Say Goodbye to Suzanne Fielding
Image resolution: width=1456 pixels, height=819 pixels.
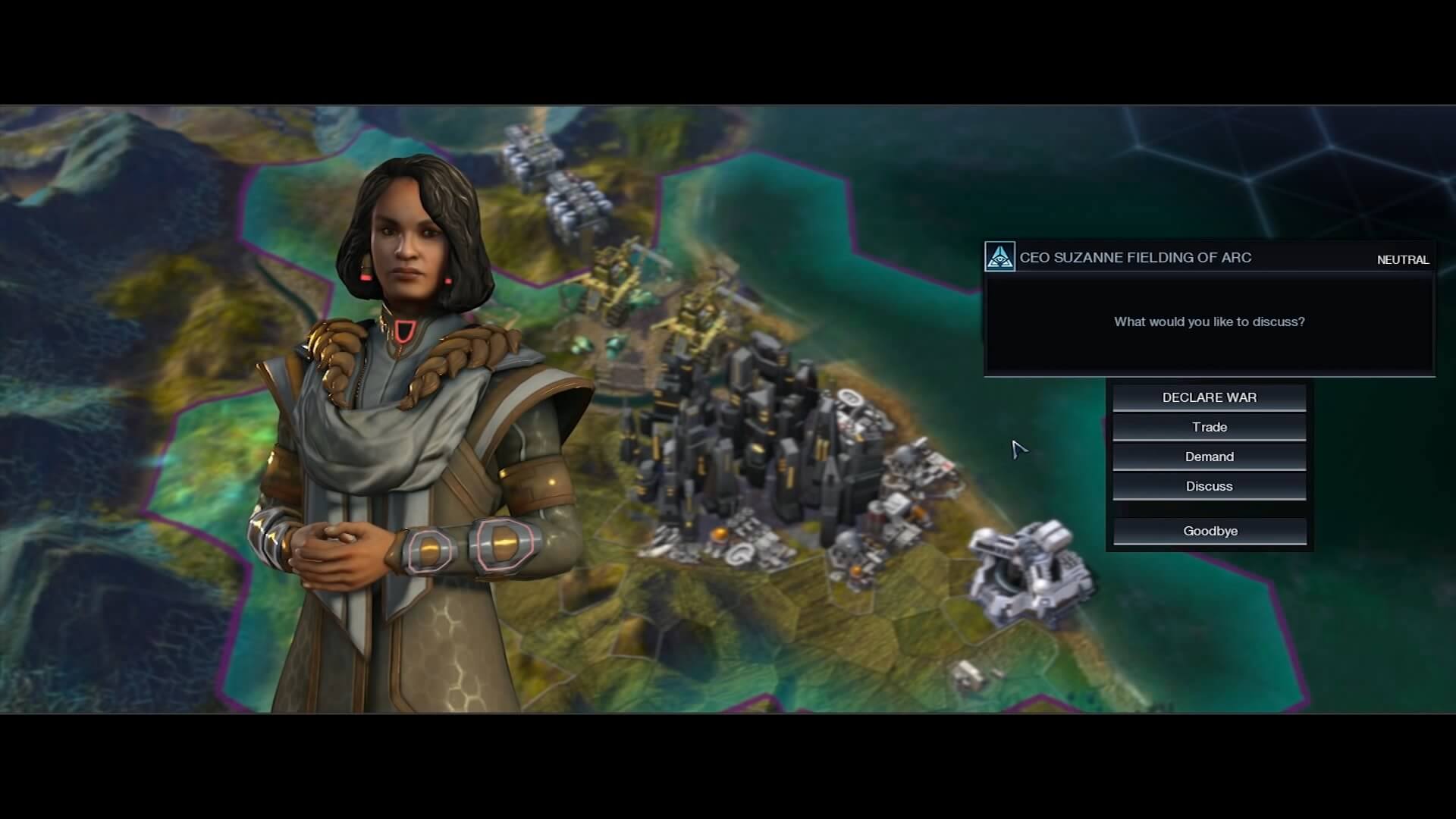(1210, 531)
